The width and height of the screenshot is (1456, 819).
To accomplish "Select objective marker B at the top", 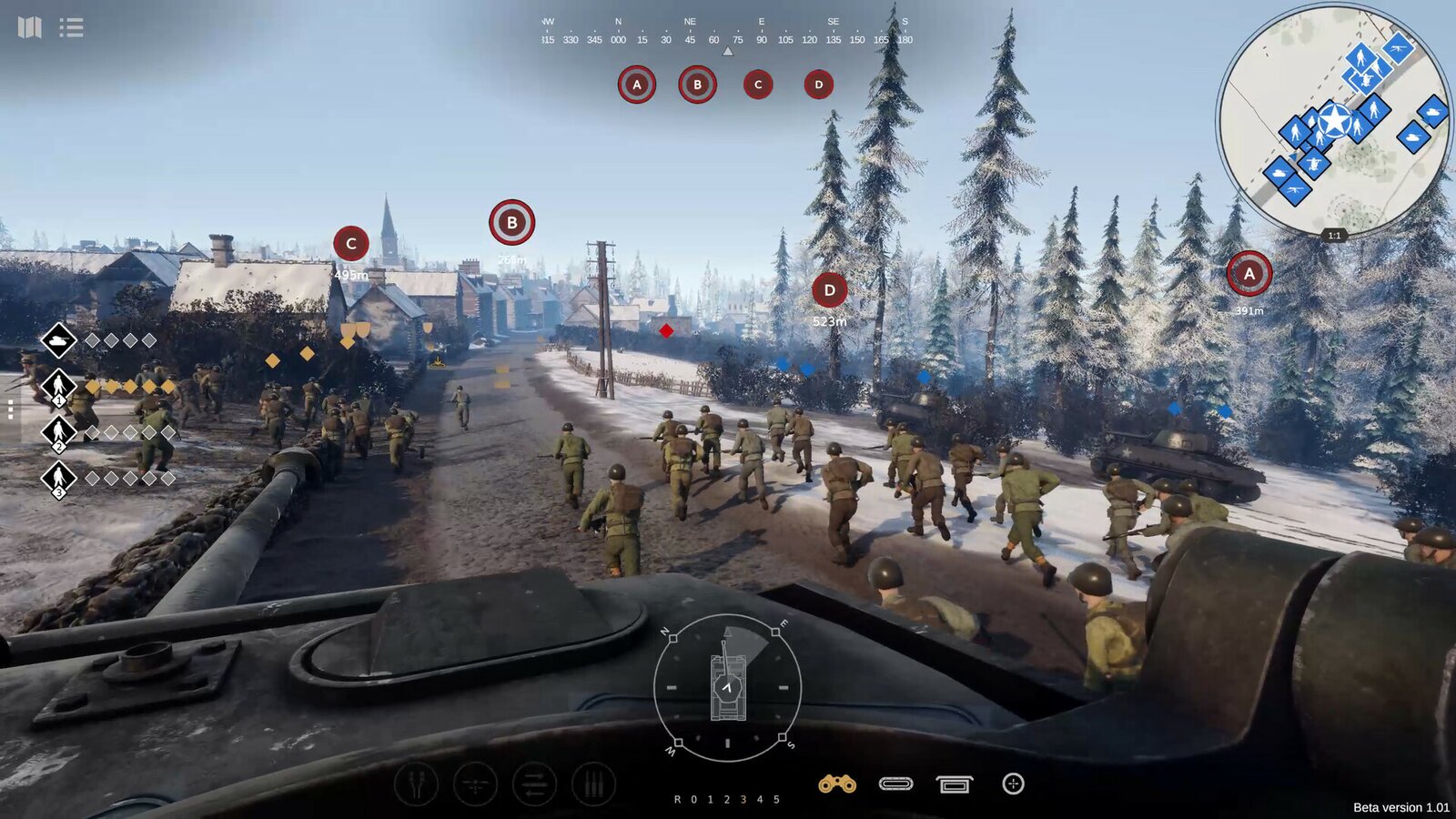I will 511,221.
